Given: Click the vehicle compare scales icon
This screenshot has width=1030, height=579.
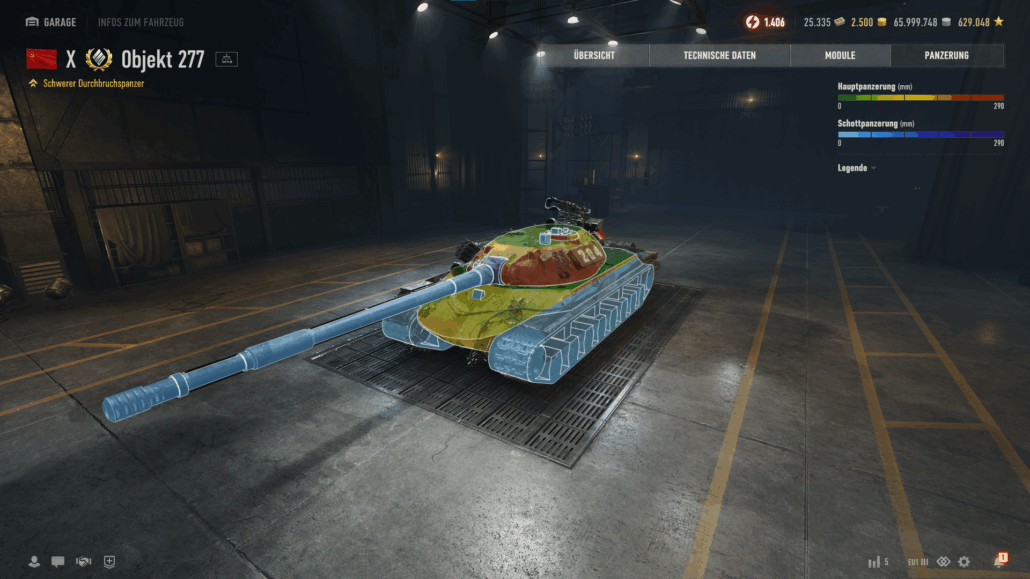Looking at the screenshot, I should 226,60.
